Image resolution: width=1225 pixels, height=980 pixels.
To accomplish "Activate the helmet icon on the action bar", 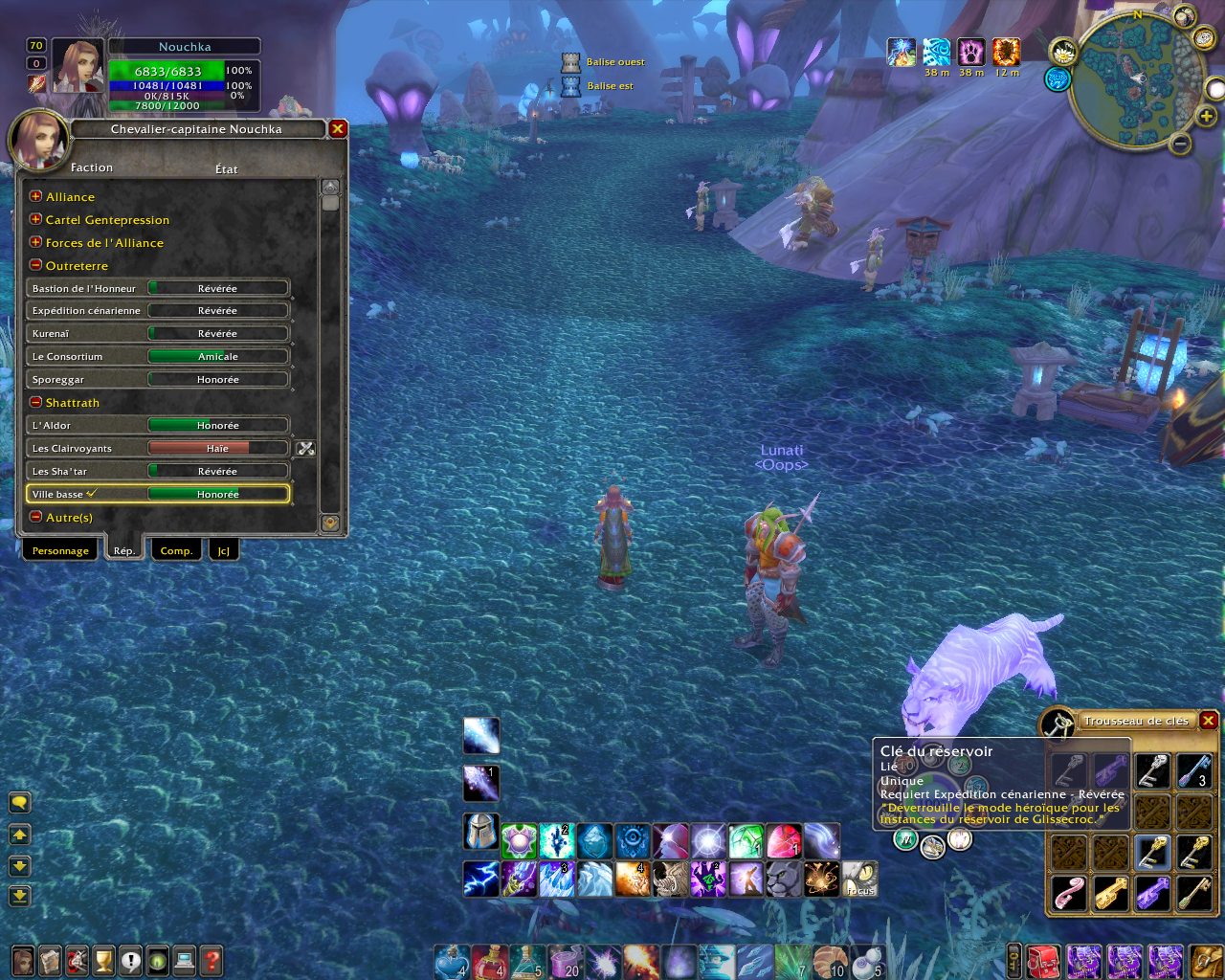I will tap(480, 831).
